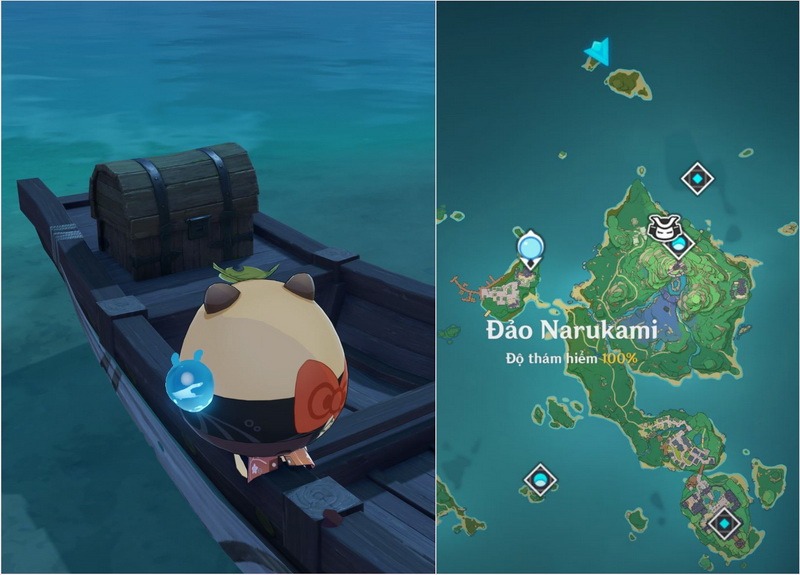Select the teleport waypoint in the southern city
800x575 pixels.
point(723,520)
